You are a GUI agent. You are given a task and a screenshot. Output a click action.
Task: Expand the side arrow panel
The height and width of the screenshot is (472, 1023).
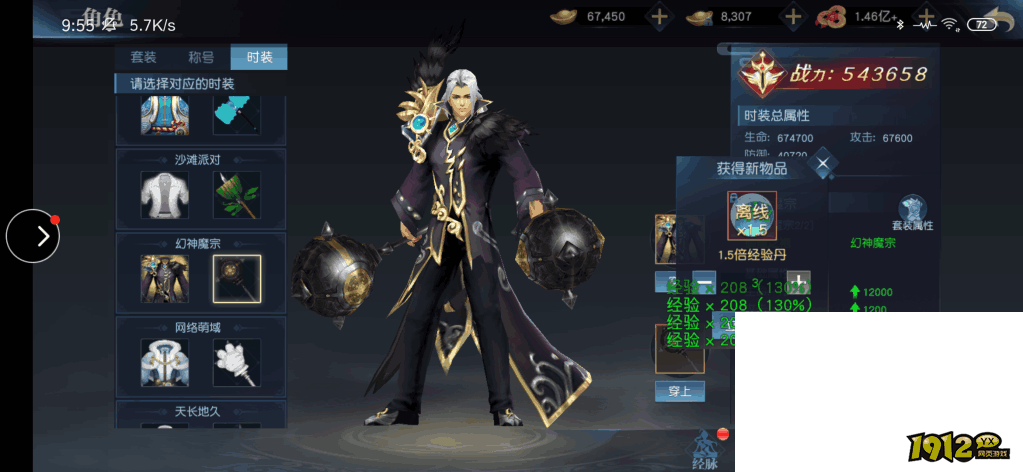(33, 236)
